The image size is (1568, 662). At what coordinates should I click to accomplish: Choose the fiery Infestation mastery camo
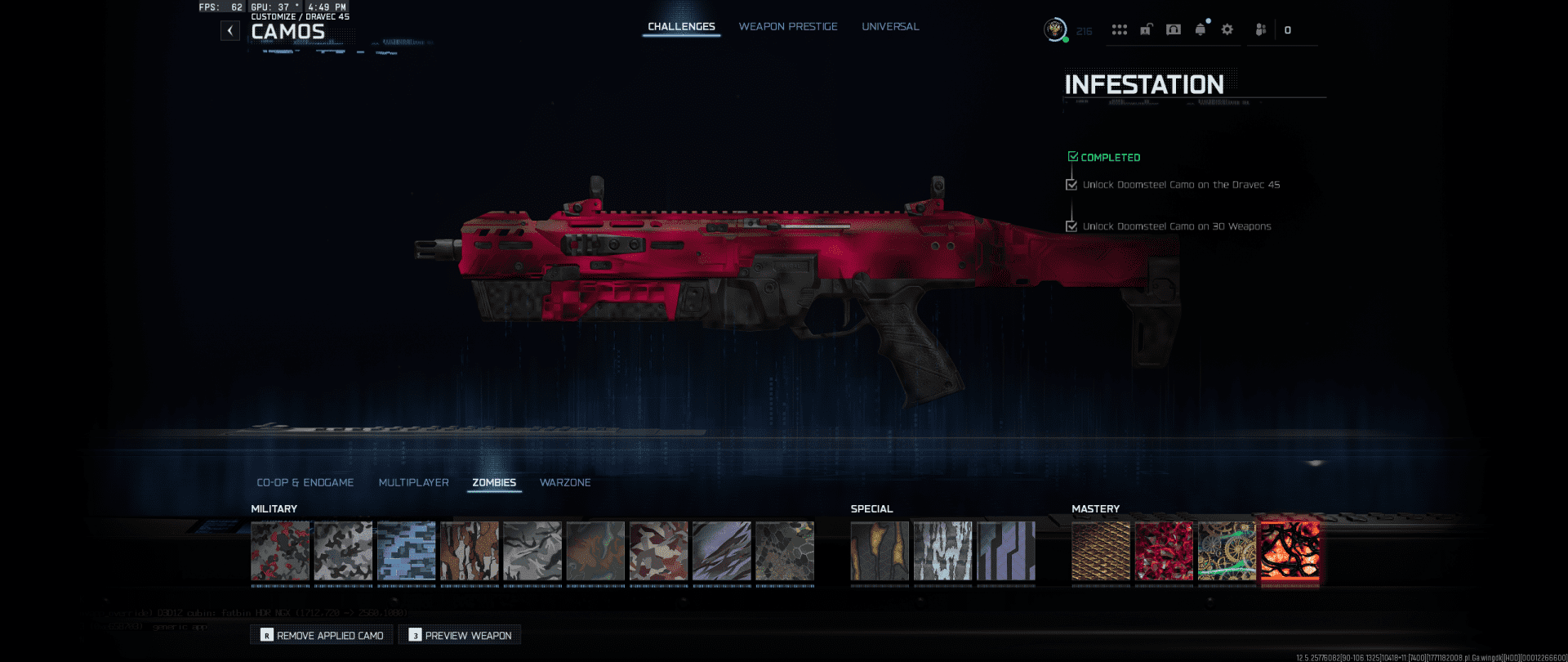point(1290,551)
